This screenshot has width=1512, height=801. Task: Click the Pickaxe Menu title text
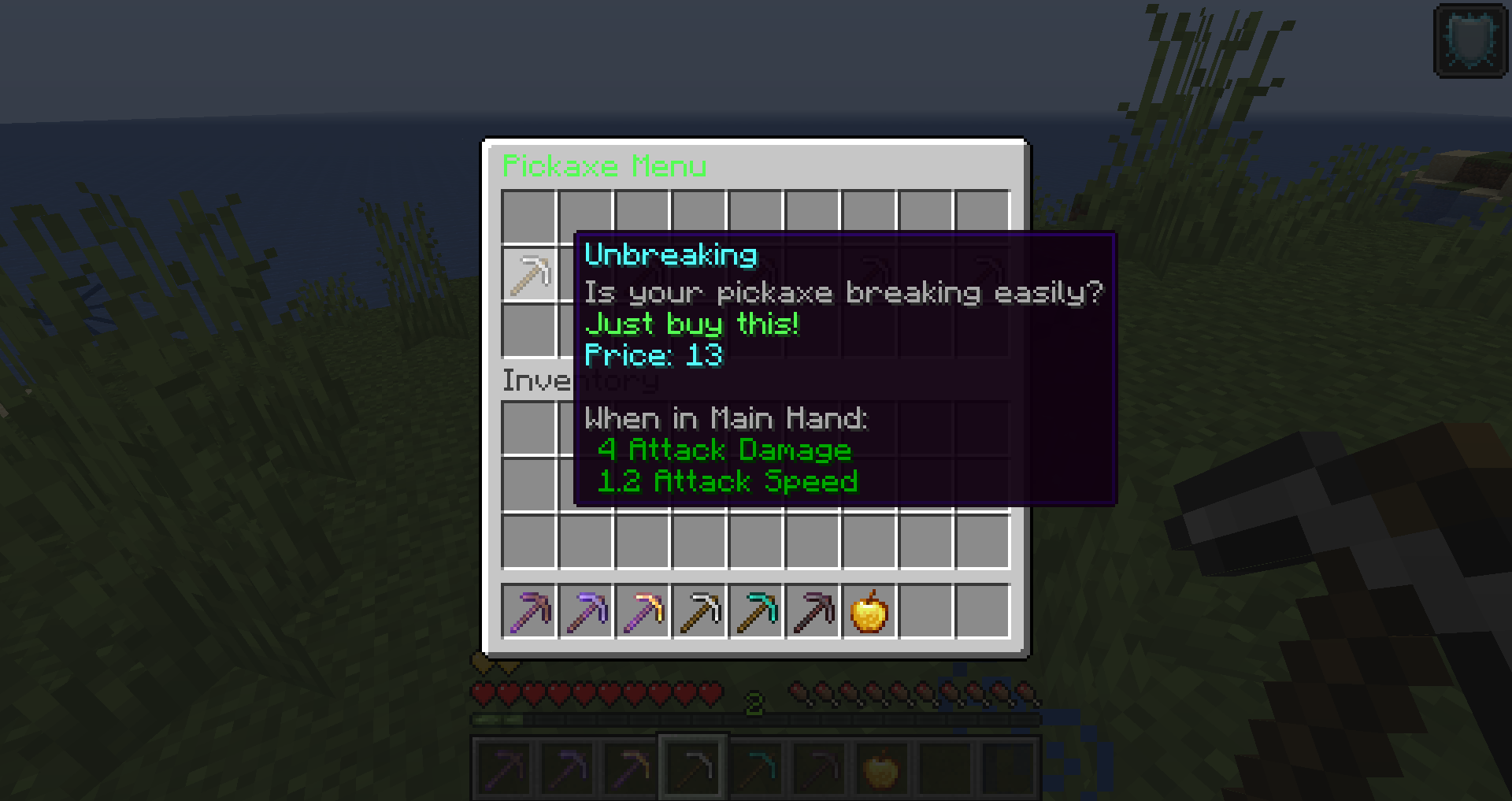pos(605,165)
